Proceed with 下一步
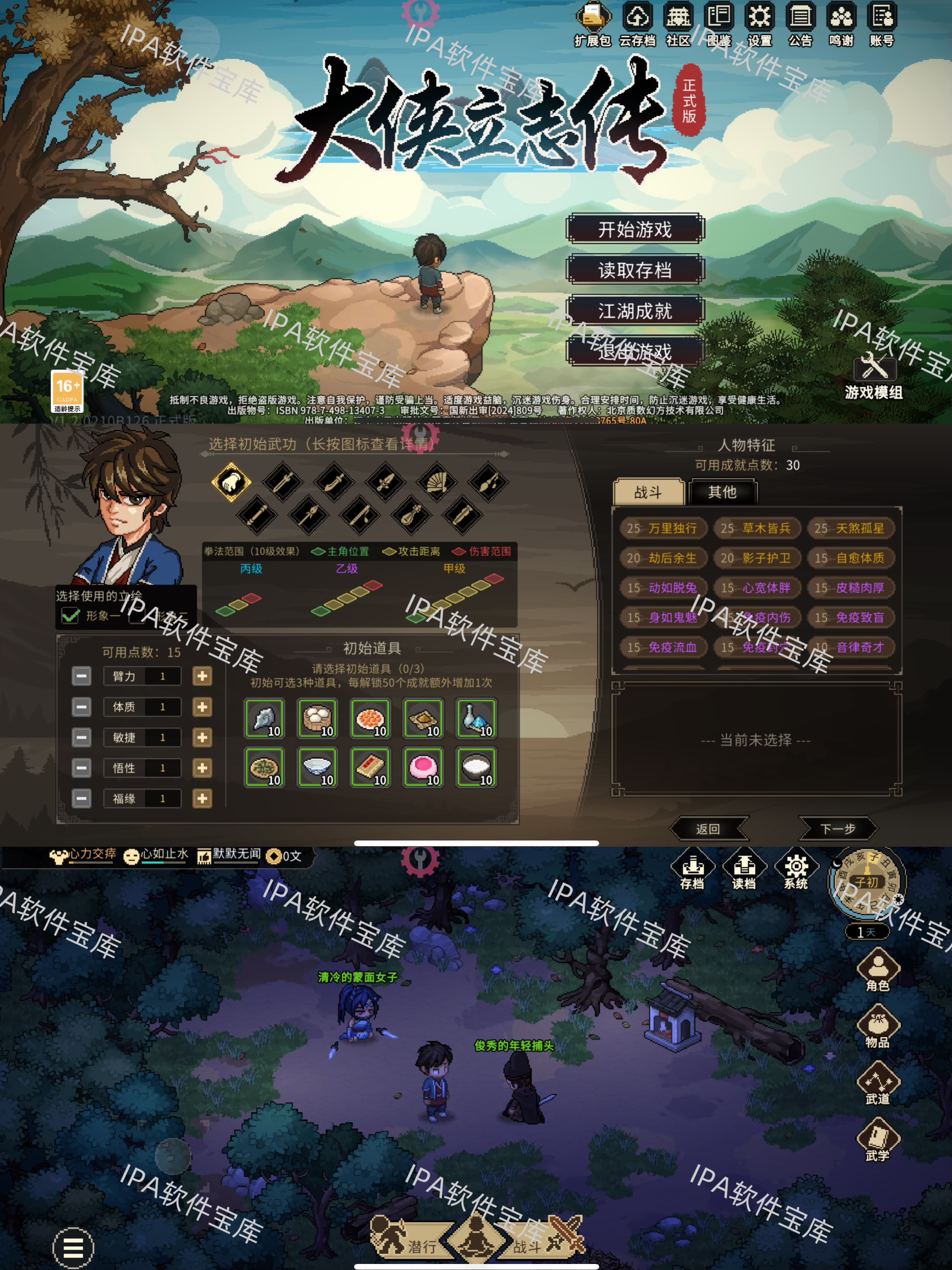This screenshot has height=1270, width=952. [837, 828]
